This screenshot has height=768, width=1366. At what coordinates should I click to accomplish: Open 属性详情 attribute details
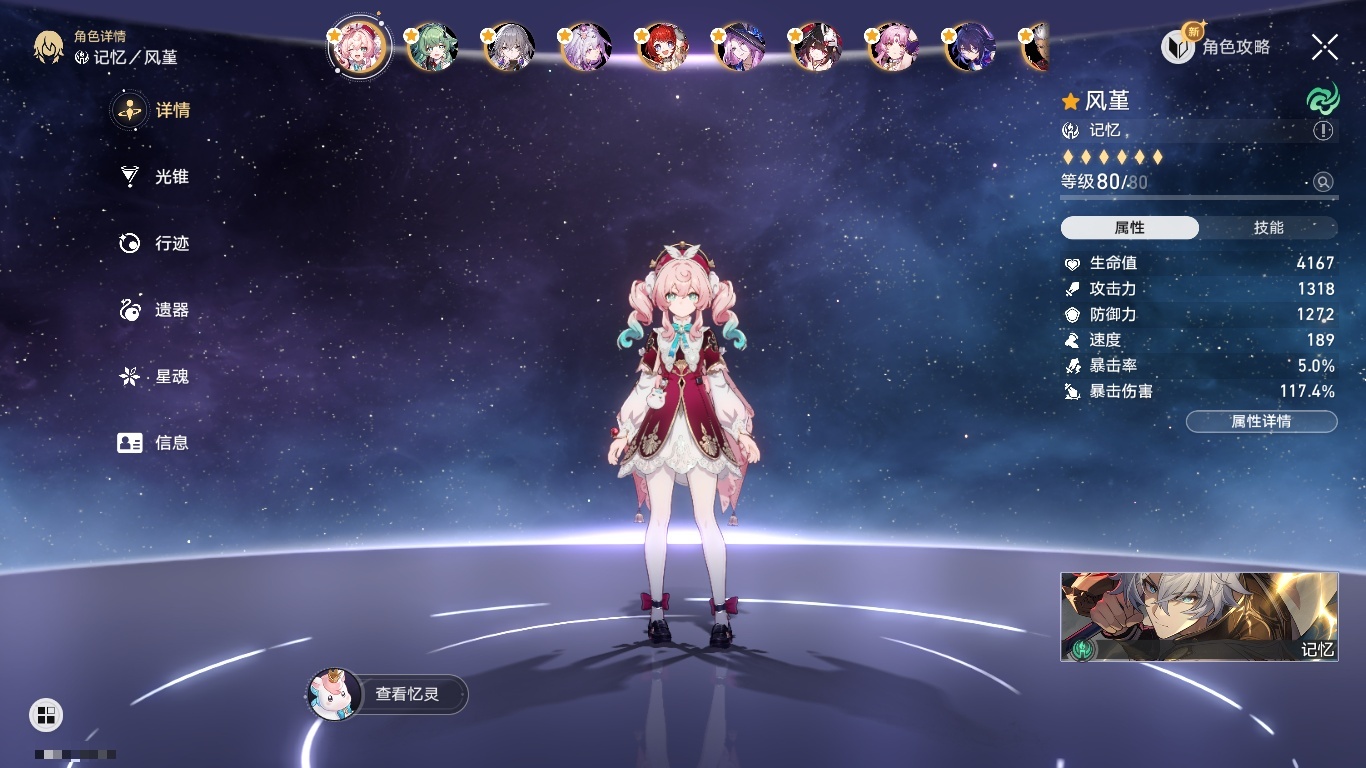[1261, 422]
